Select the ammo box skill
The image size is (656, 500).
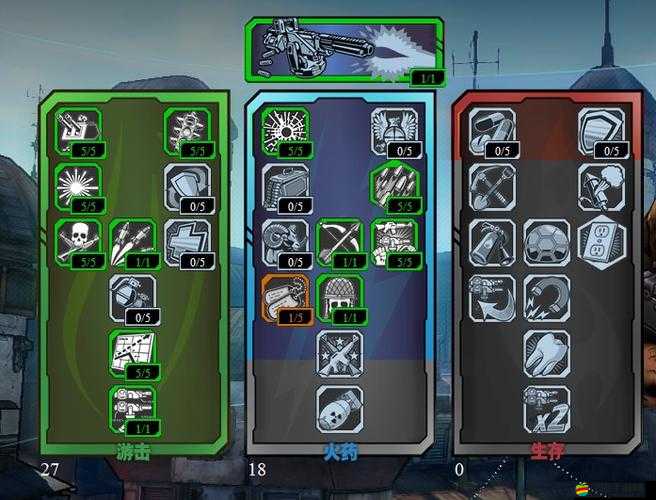(285, 186)
